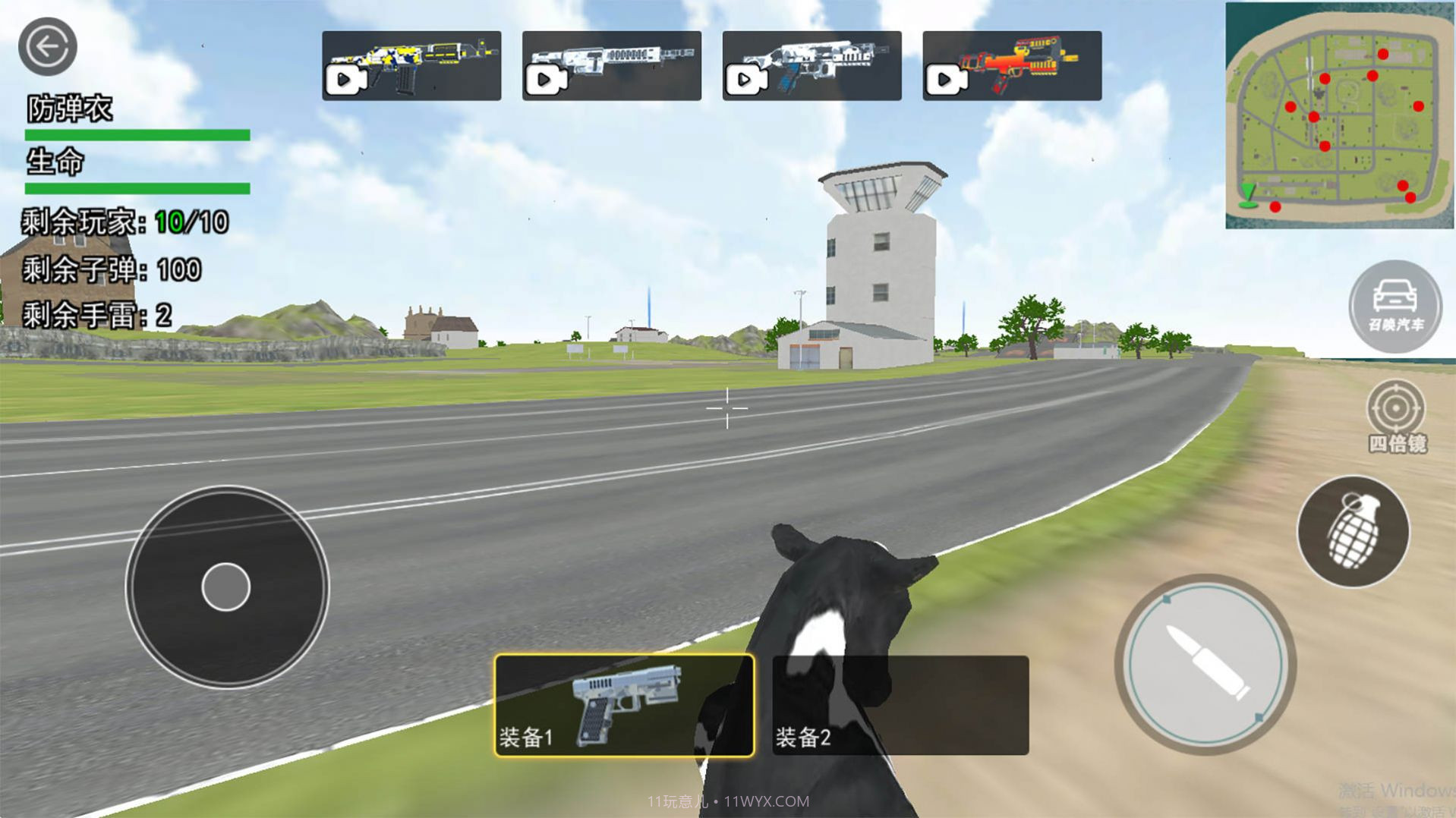Choose the long white rifle video reward
The width and height of the screenshot is (1456, 818).
click(611, 66)
